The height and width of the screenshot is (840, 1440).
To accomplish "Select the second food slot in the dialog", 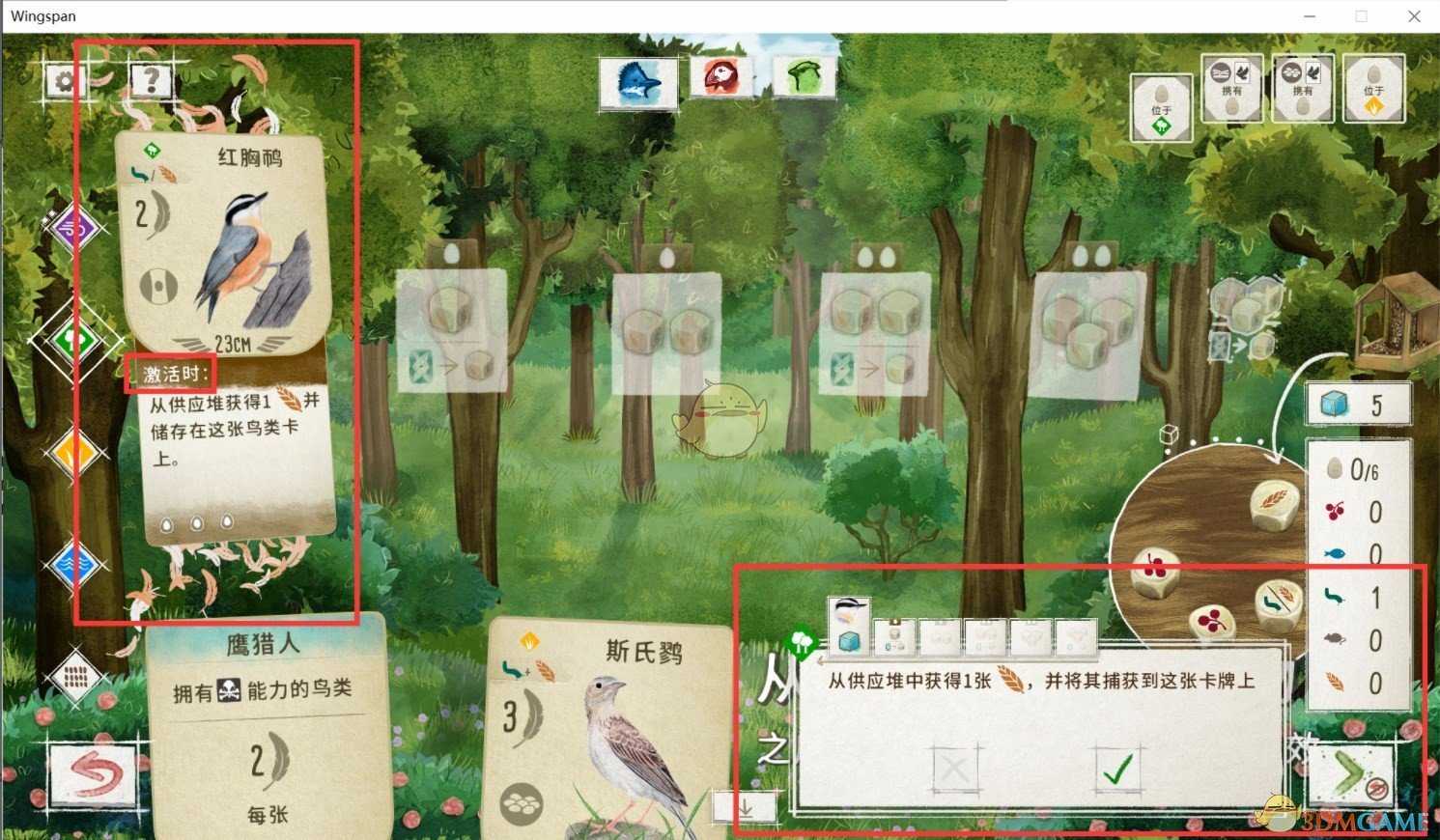I will (894, 635).
